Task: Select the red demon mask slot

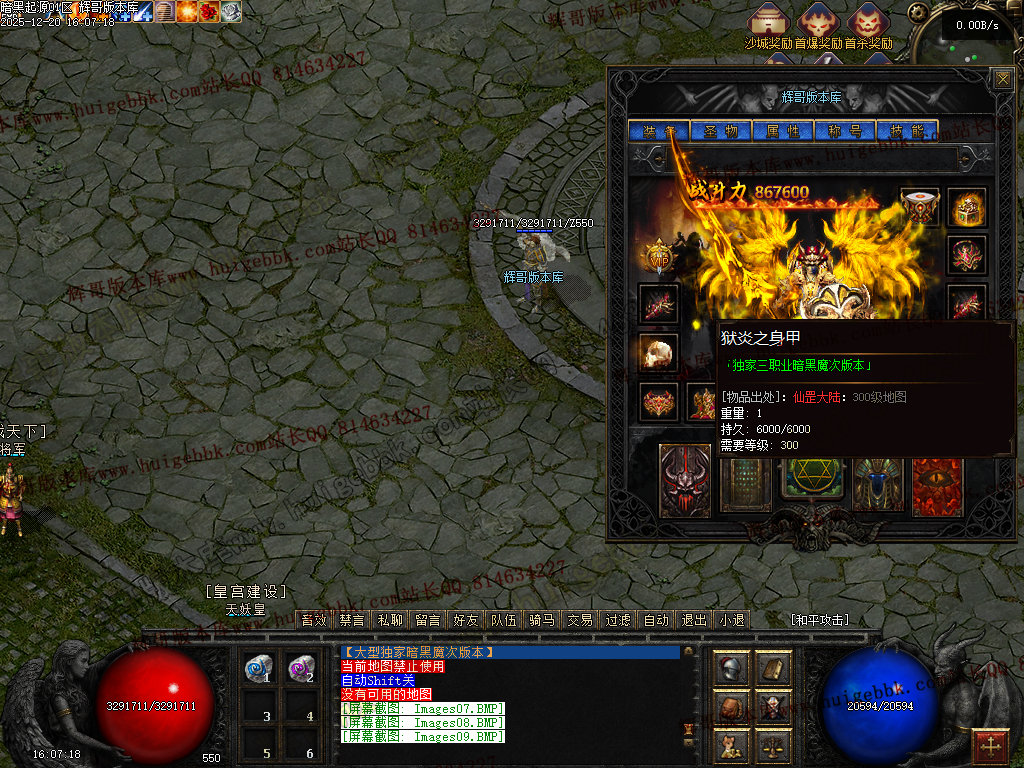Action: [x=685, y=481]
